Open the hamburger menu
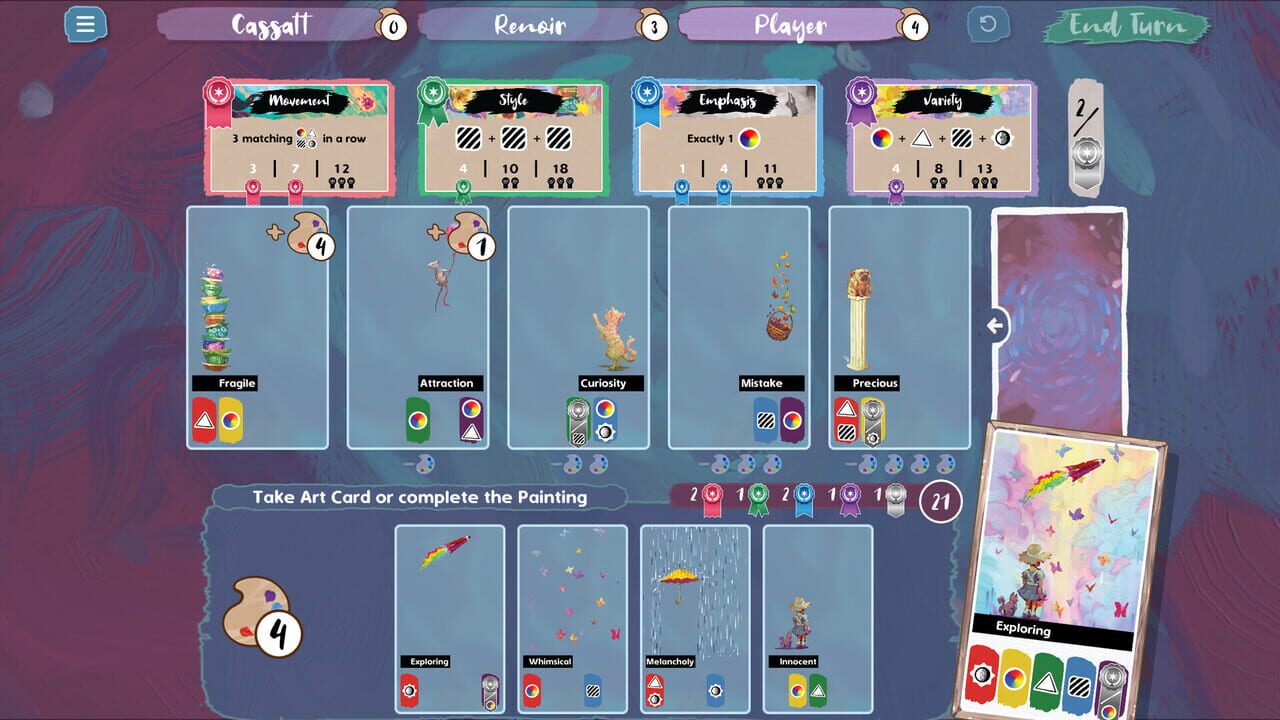Screen dimensions: 1280x720 click(x=85, y=25)
